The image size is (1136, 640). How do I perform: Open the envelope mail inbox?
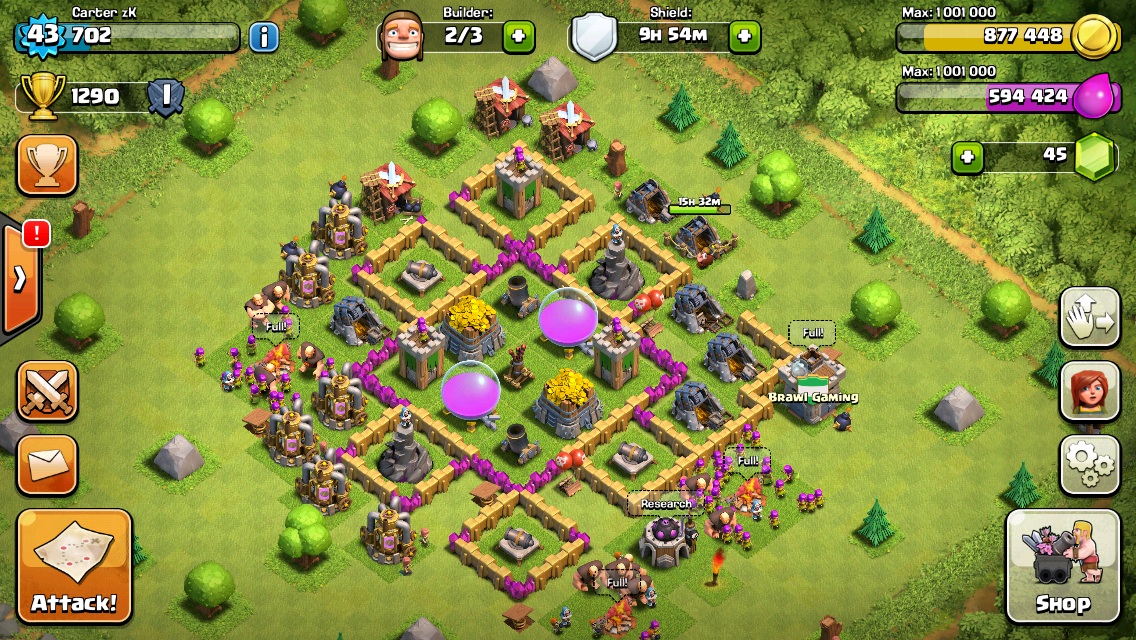[47, 465]
